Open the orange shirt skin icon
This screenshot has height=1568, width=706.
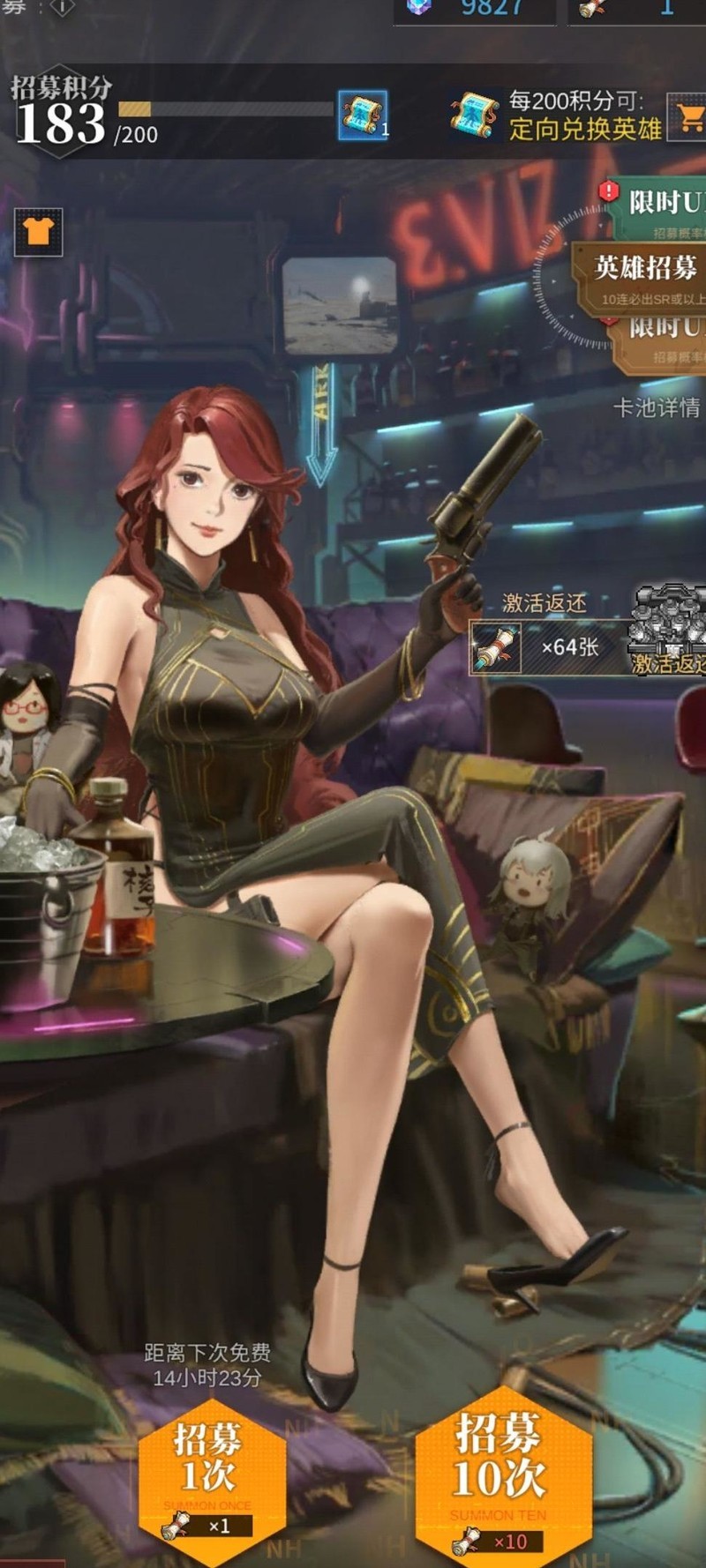(39, 232)
